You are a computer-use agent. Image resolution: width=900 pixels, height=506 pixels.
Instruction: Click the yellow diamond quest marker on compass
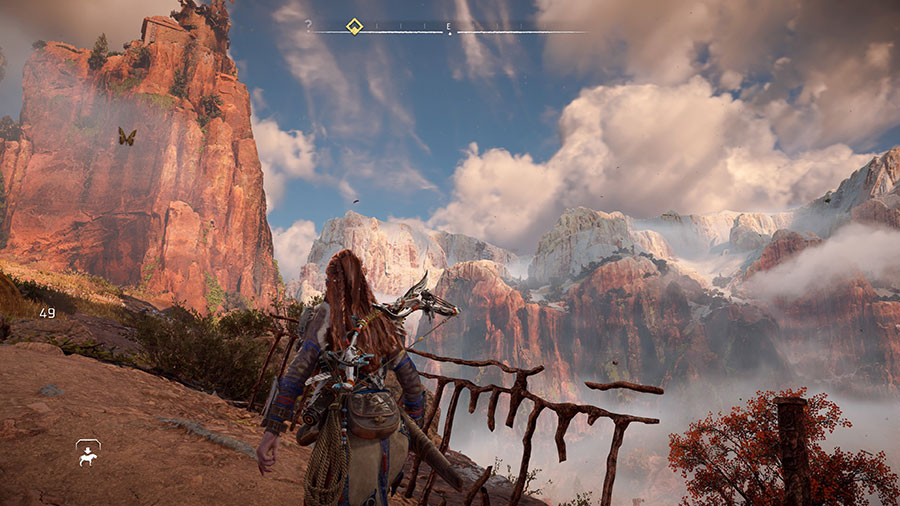(353, 26)
